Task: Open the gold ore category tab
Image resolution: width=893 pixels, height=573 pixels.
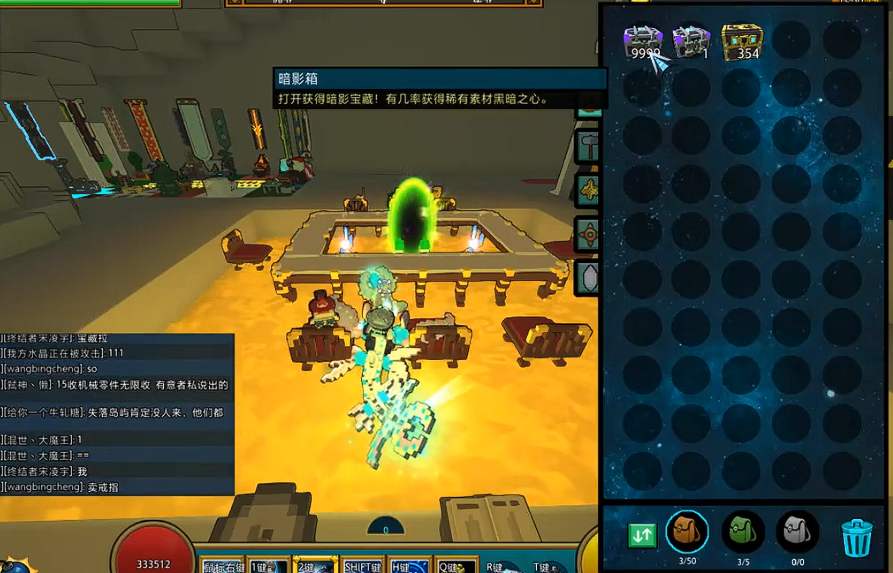Action: [588, 191]
